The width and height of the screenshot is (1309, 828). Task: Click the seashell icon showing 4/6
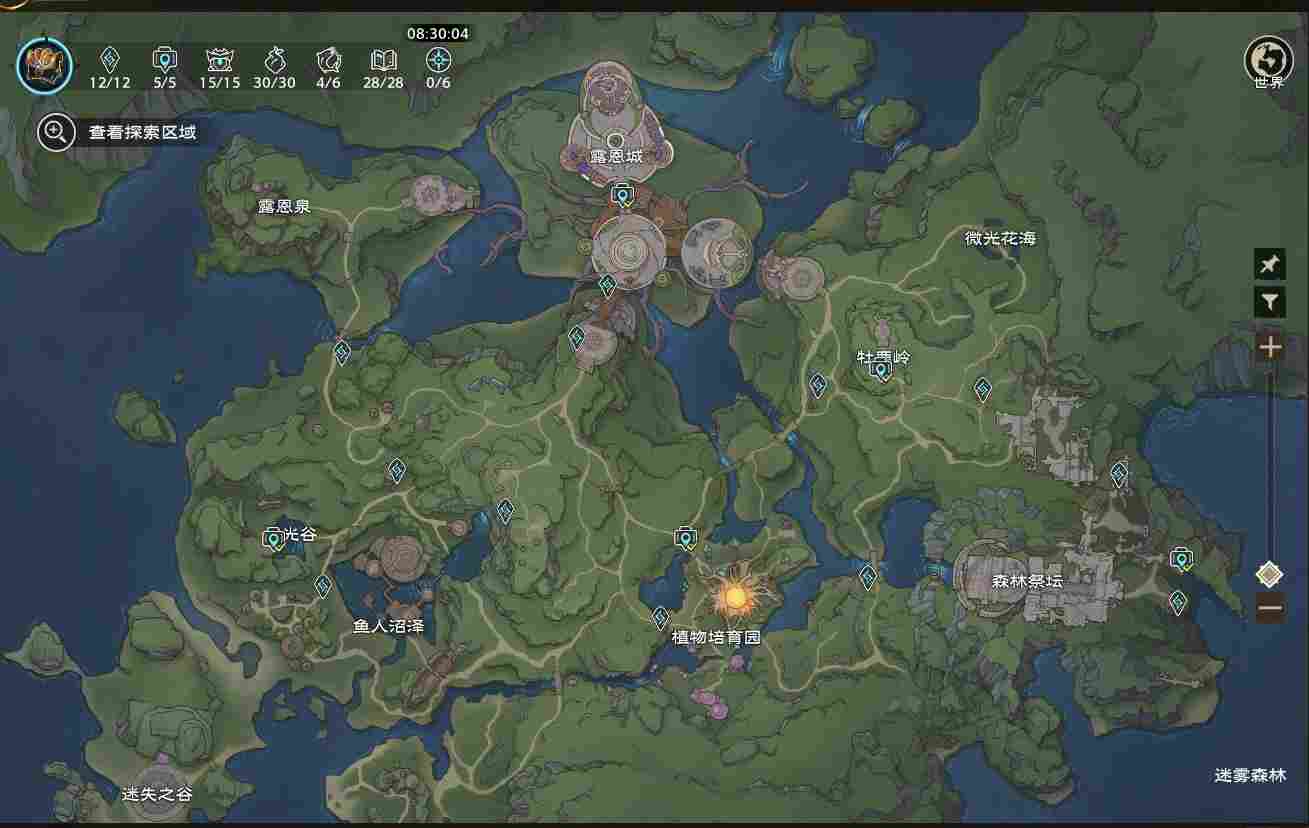tap(330, 58)
